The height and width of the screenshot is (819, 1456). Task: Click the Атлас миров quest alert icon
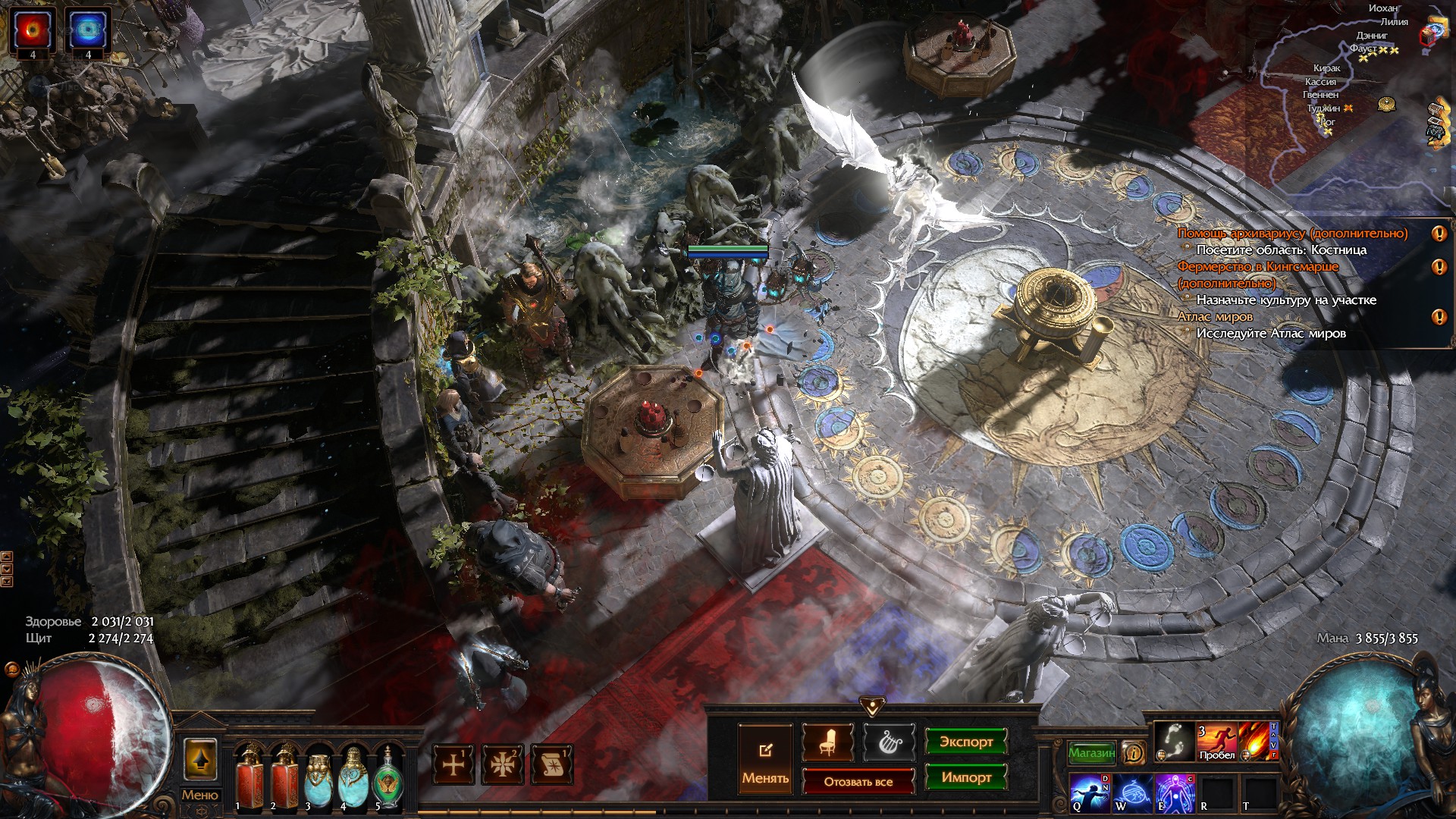coord(1439,317)
